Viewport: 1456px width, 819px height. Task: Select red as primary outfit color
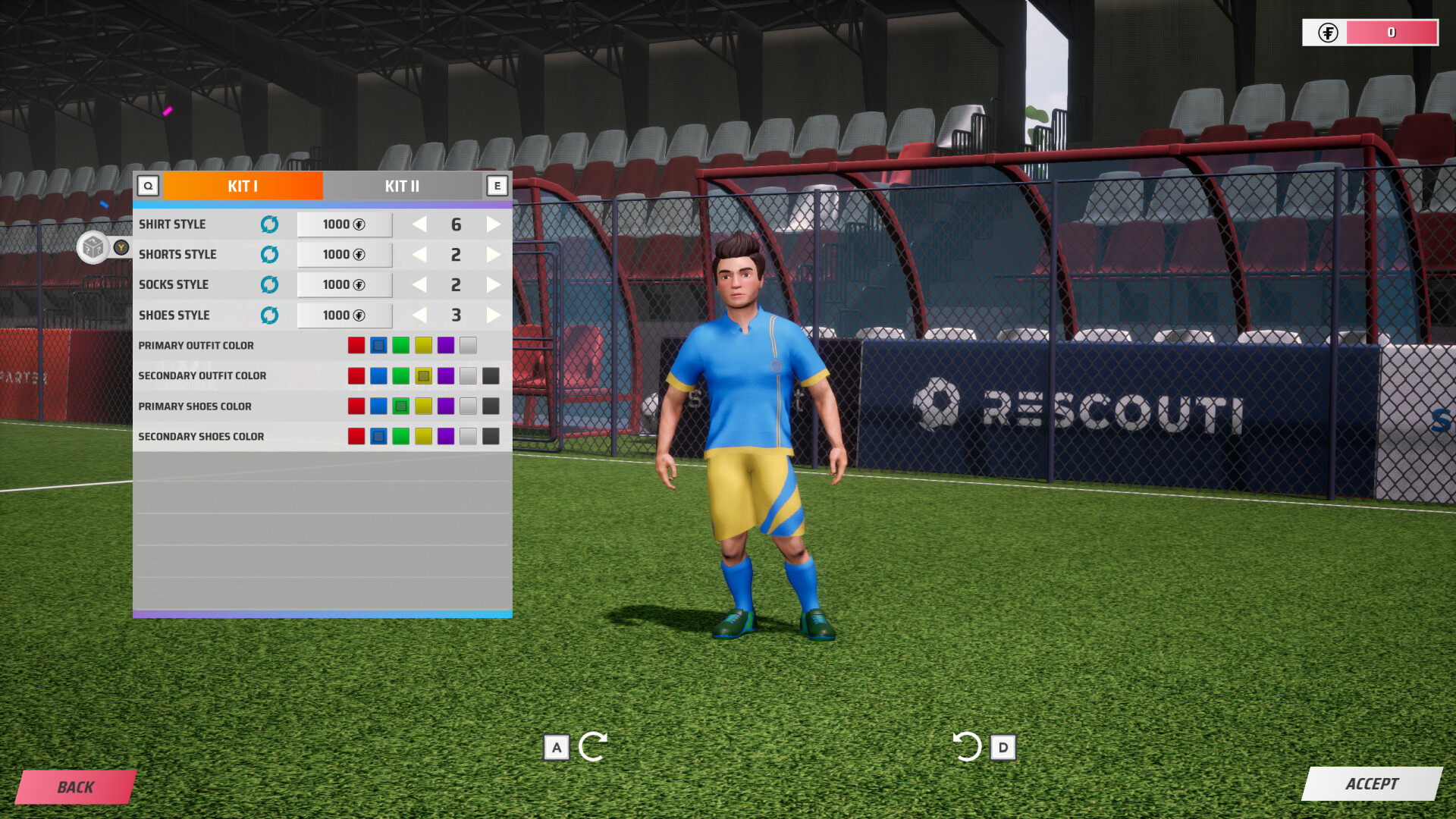pyautogui.click(x=356, y=345)
